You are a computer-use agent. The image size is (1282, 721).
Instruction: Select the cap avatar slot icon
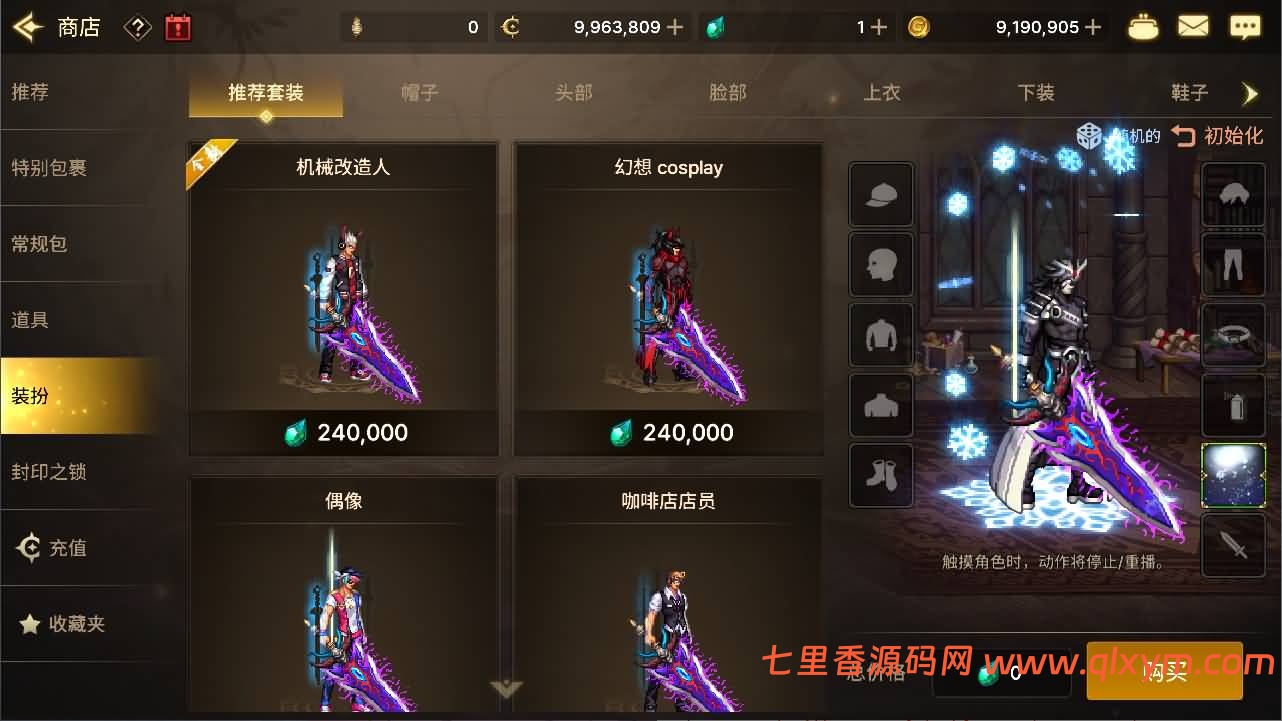coord(881,194)
